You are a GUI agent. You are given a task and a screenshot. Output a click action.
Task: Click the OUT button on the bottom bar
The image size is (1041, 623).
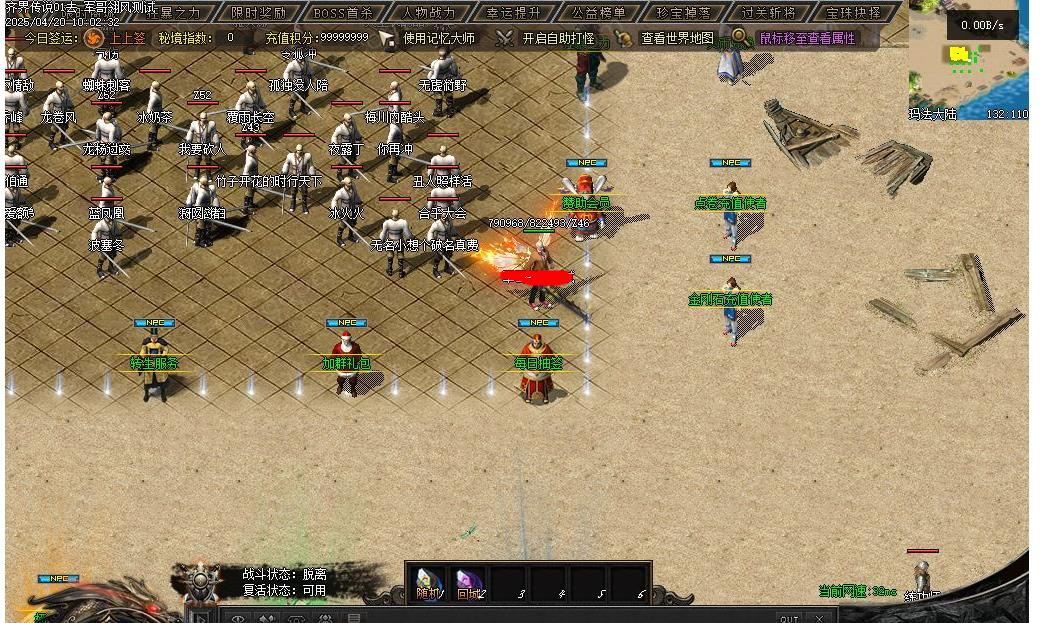click(789, 619)
